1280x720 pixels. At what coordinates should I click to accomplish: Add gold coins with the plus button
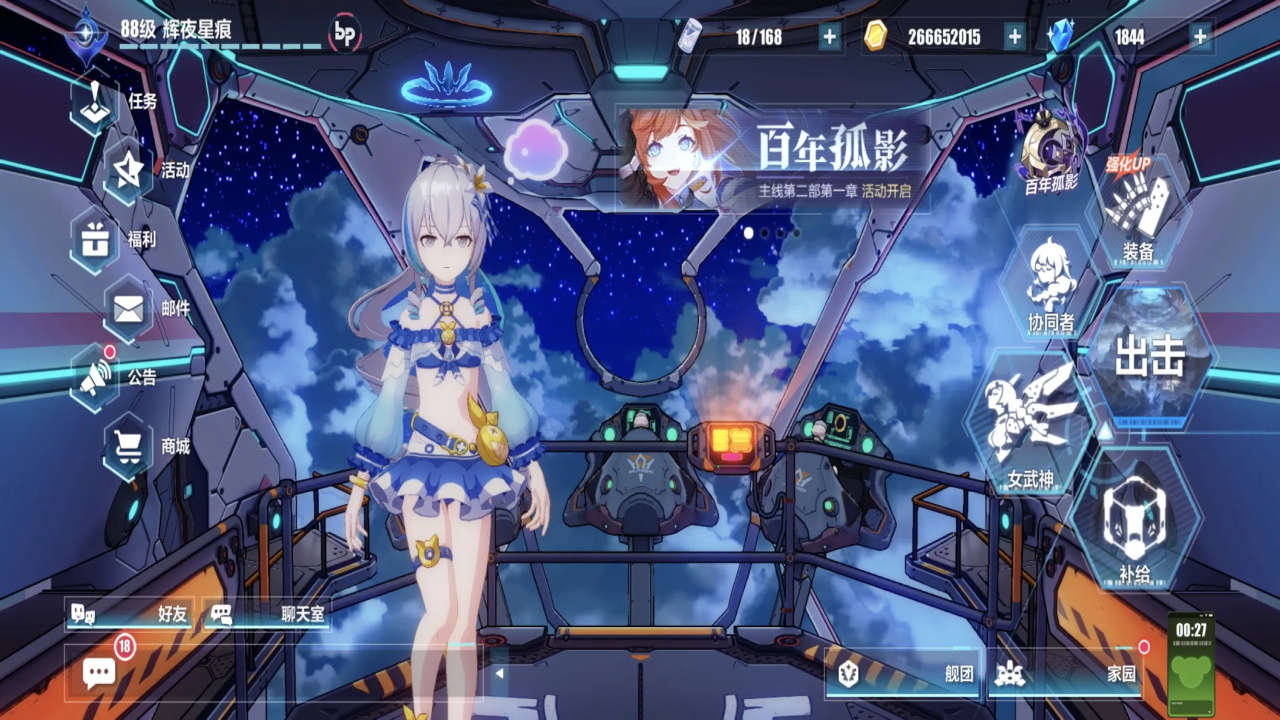[x=1015, y=37]
